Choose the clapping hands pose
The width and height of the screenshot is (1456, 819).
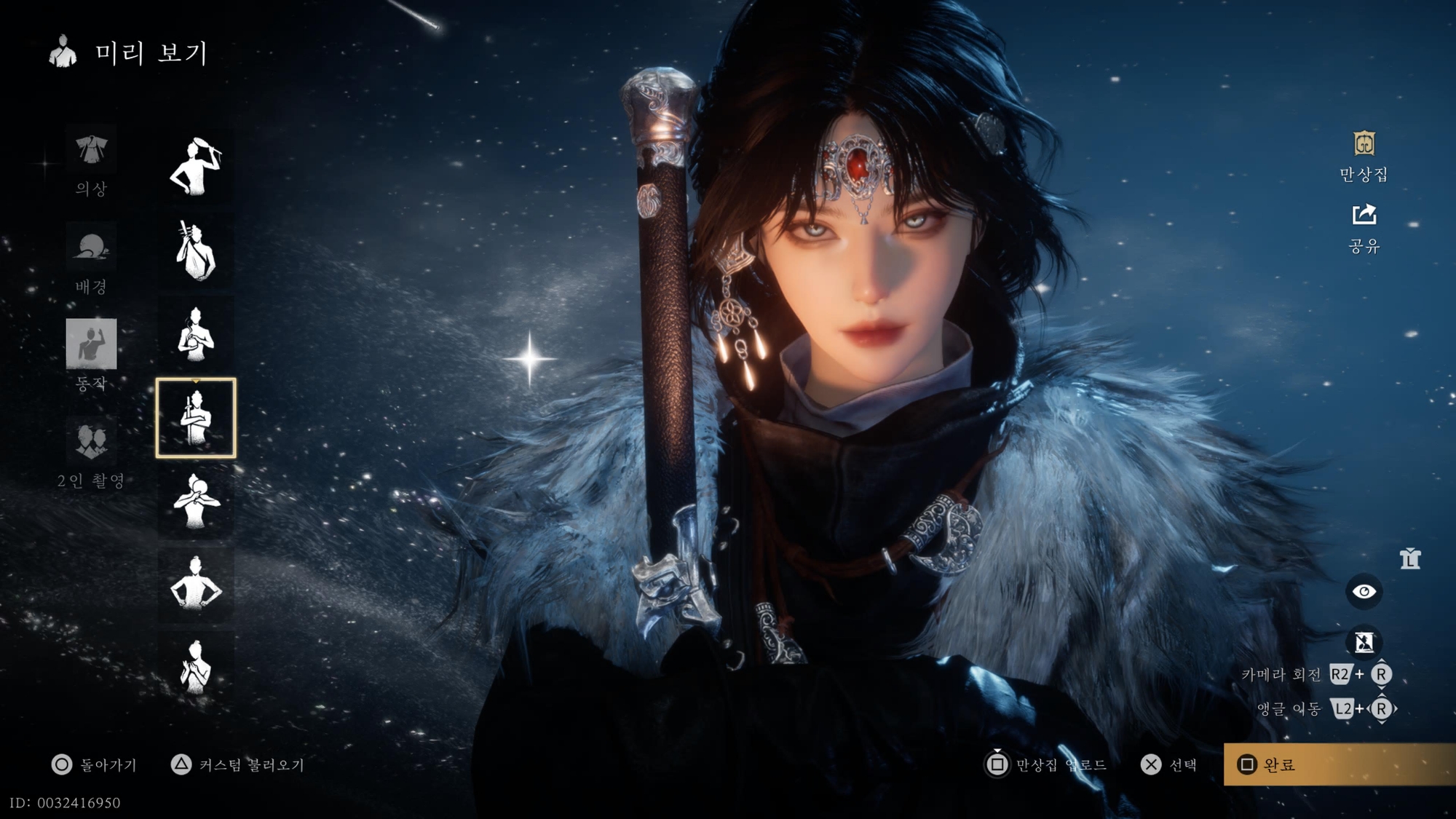[x=196, y=667]
